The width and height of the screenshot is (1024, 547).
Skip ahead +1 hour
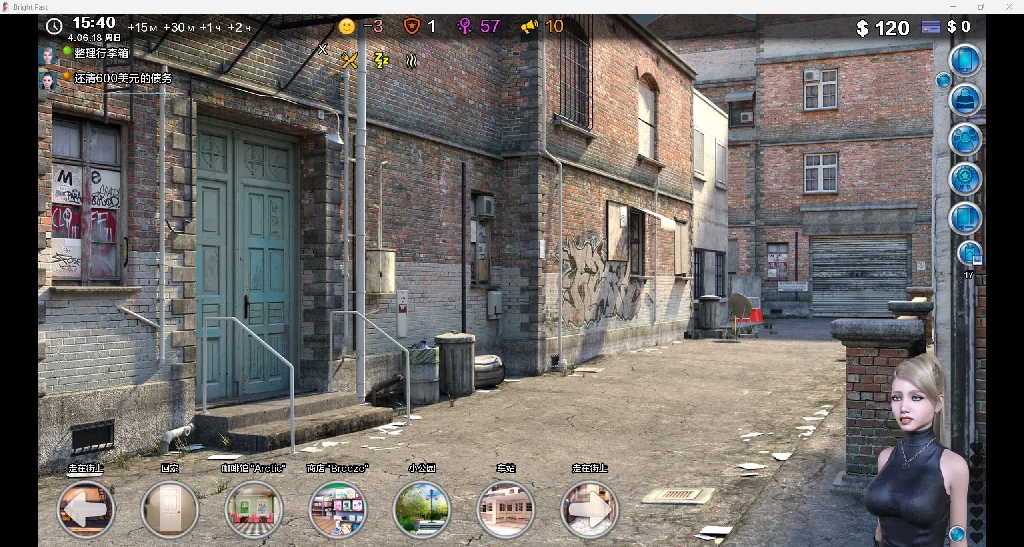pos(210,27)
